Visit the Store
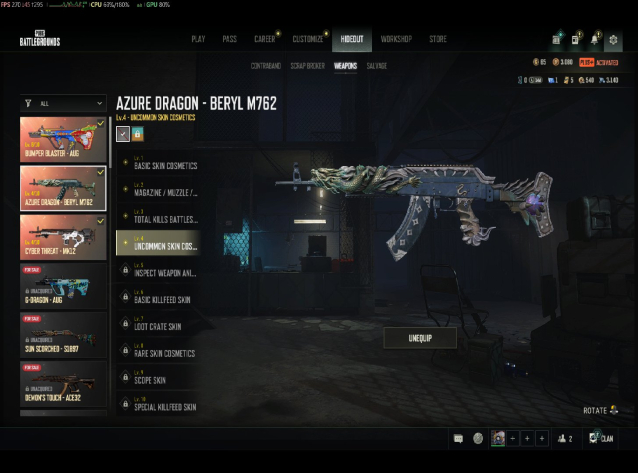This screenshot has height=473, width=638. pyautogui.click(x=438, y=39)
